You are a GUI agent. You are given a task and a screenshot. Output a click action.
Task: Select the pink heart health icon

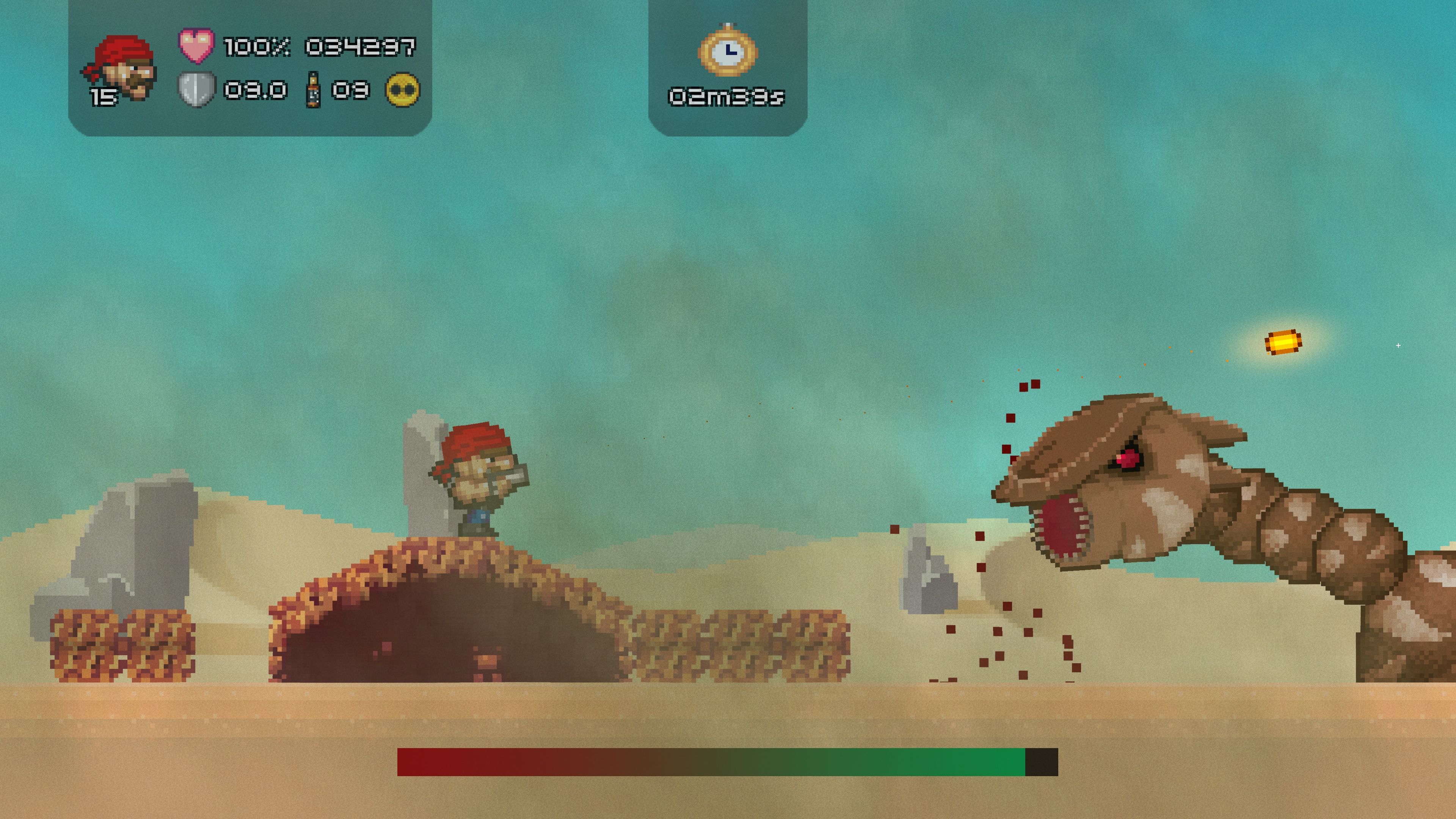(x=196, y=45)
